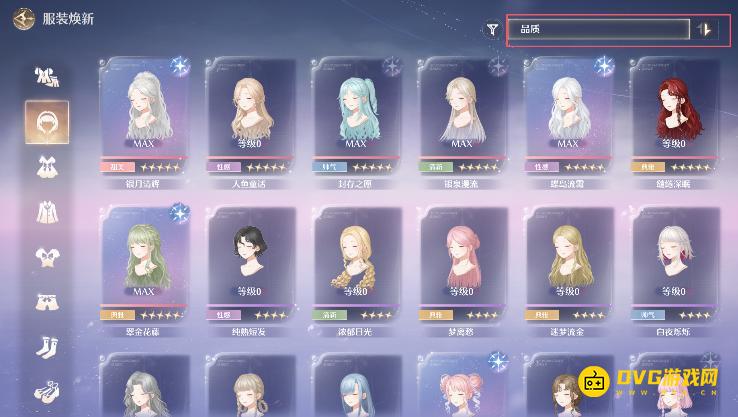Switch to the socks category

(47, 346)
